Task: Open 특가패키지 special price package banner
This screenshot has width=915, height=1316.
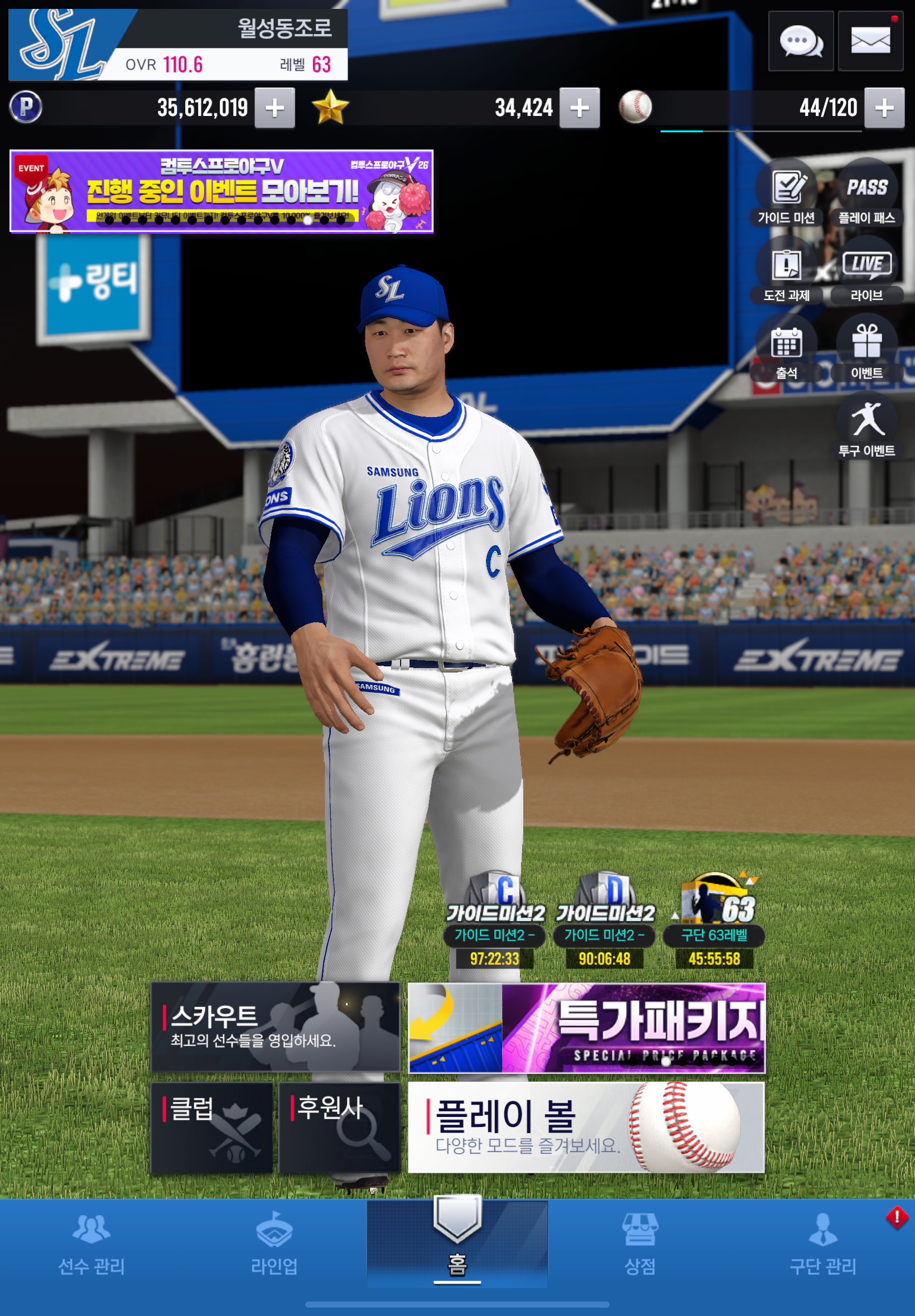Action: pyautogui.click(x=586, y=1027)
